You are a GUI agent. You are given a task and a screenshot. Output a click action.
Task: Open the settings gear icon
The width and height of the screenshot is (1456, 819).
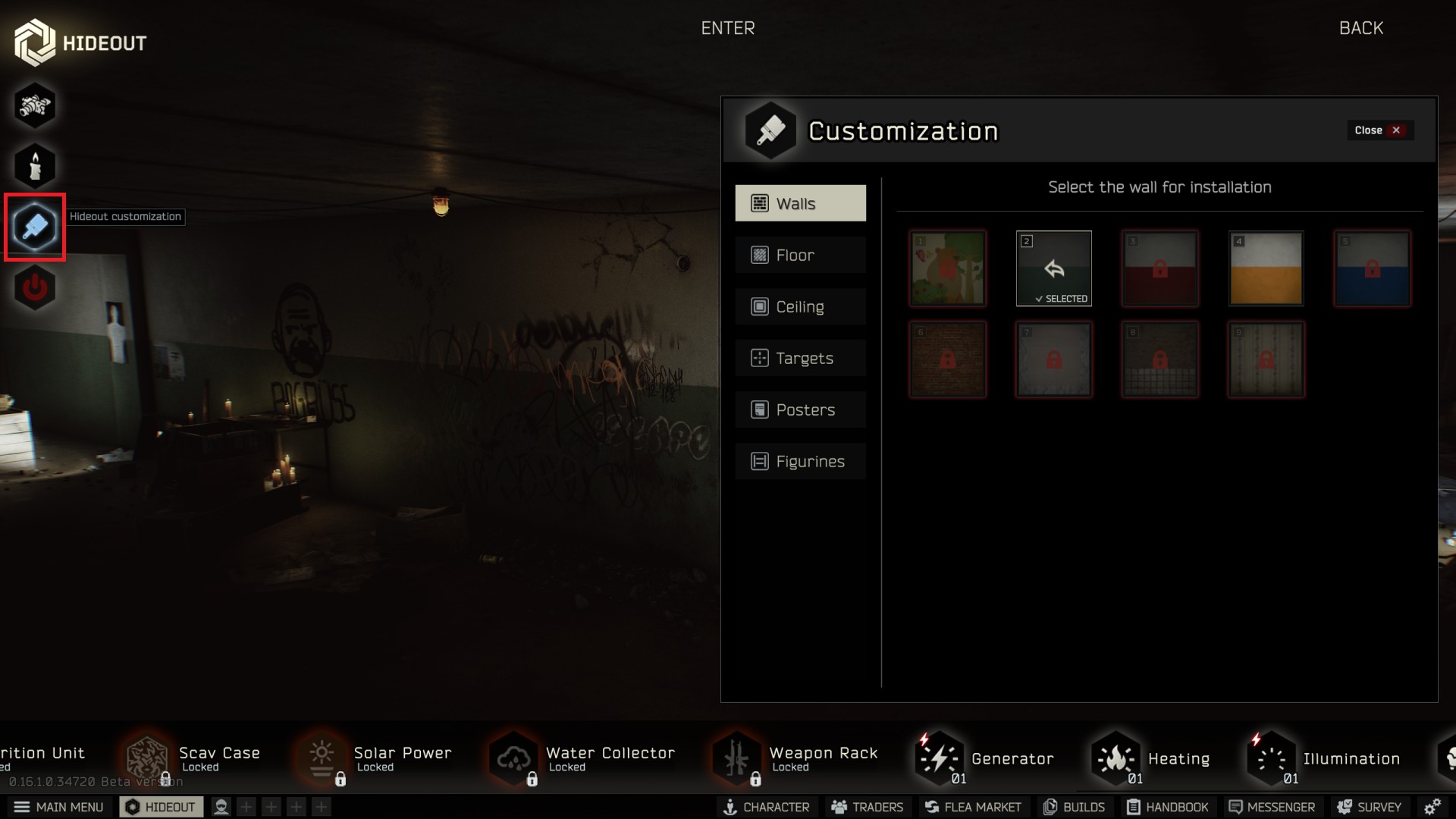coord(1432,807)
